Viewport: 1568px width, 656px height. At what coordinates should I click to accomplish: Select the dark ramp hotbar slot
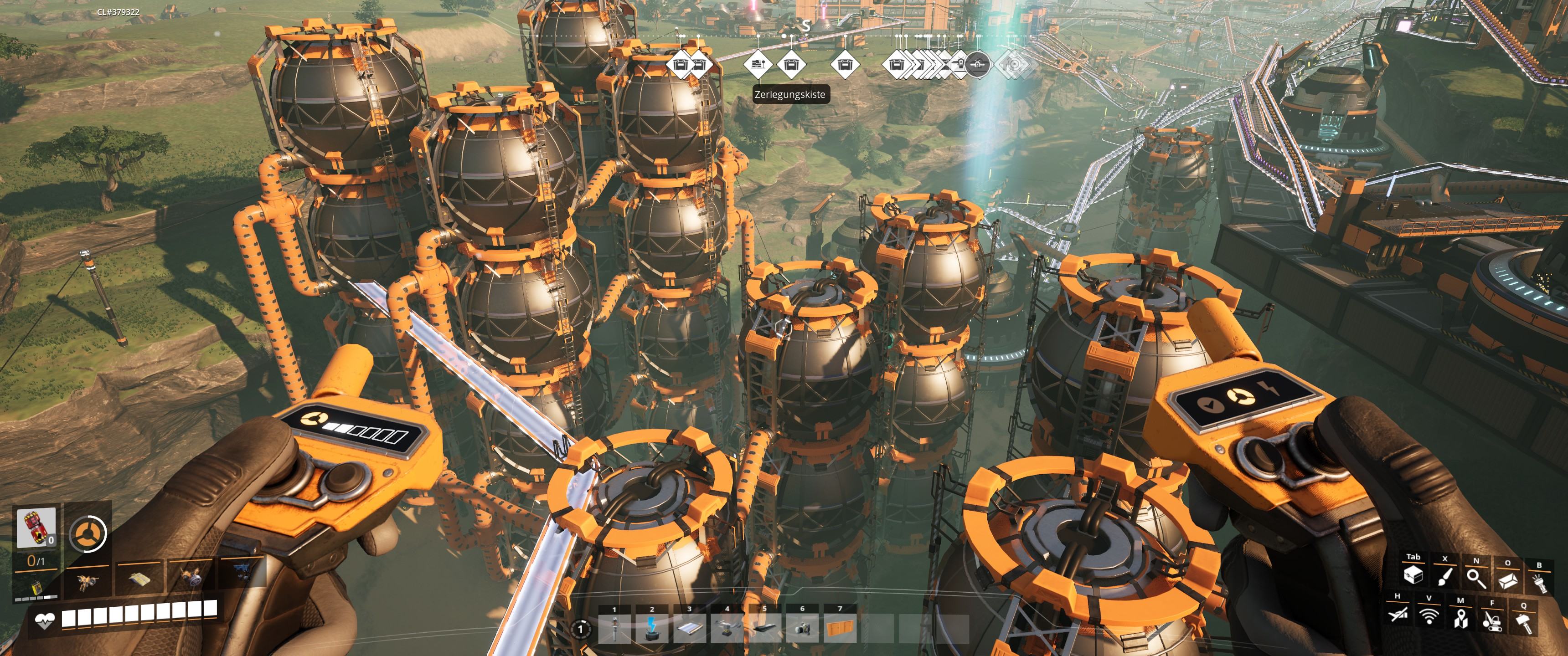click(x=764, y=629)
